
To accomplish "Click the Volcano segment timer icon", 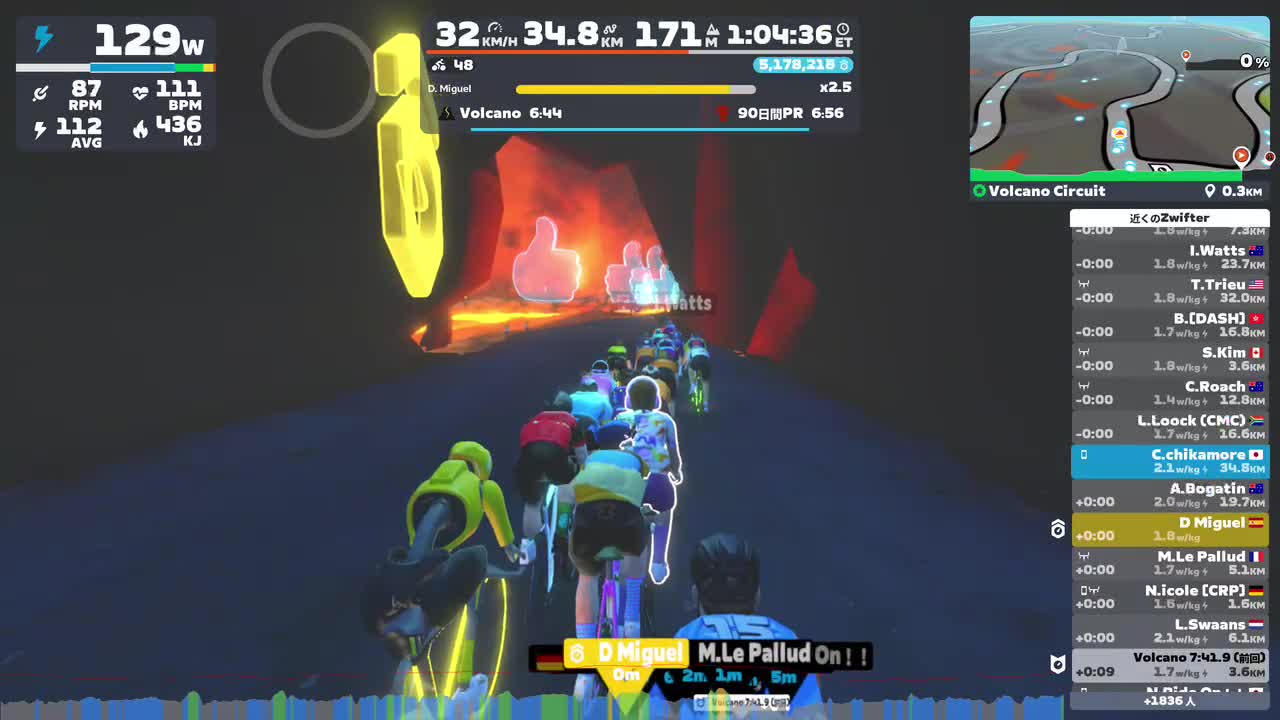I will (x=446, y=113).
